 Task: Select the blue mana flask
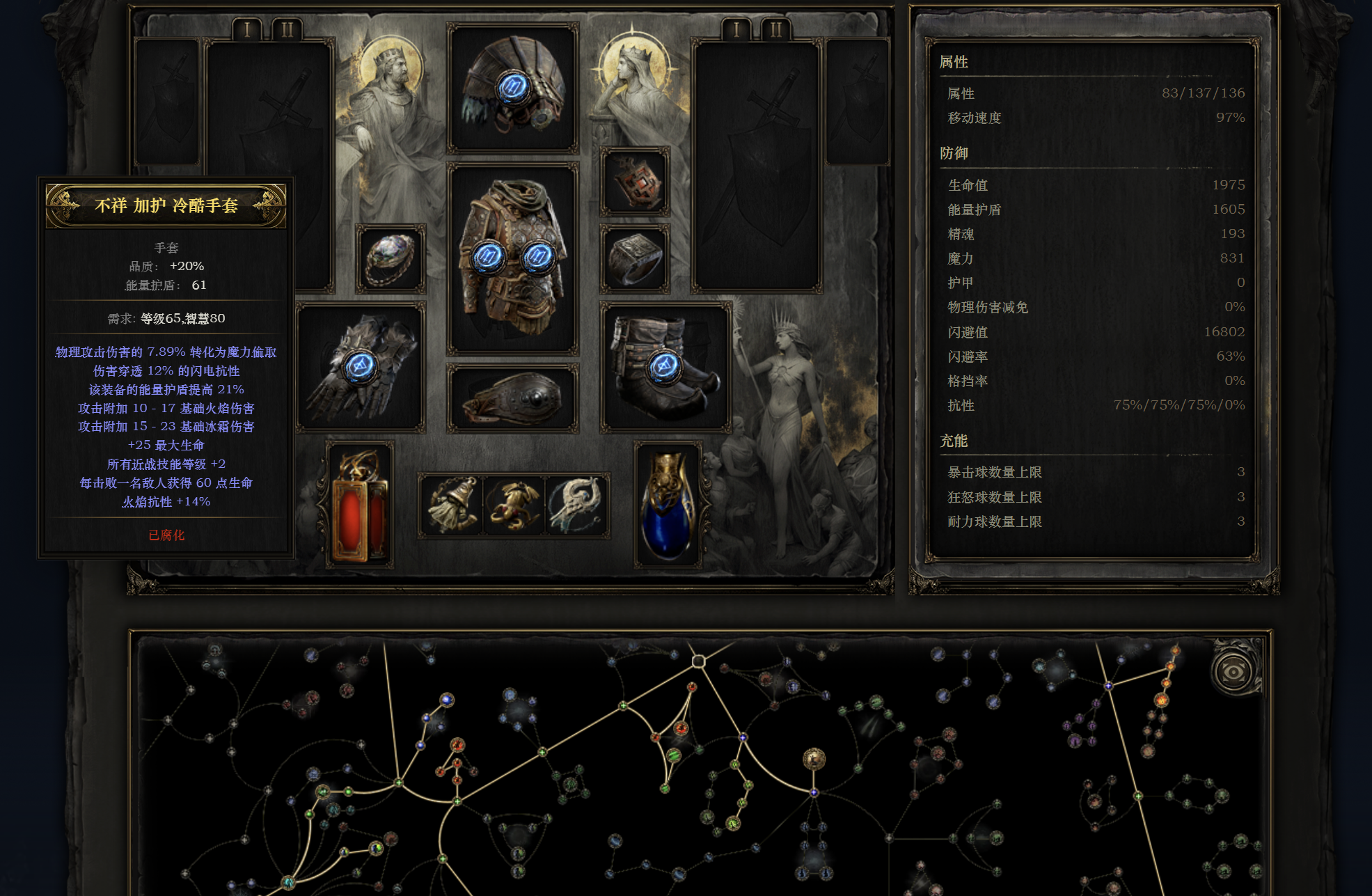(668, 505)
